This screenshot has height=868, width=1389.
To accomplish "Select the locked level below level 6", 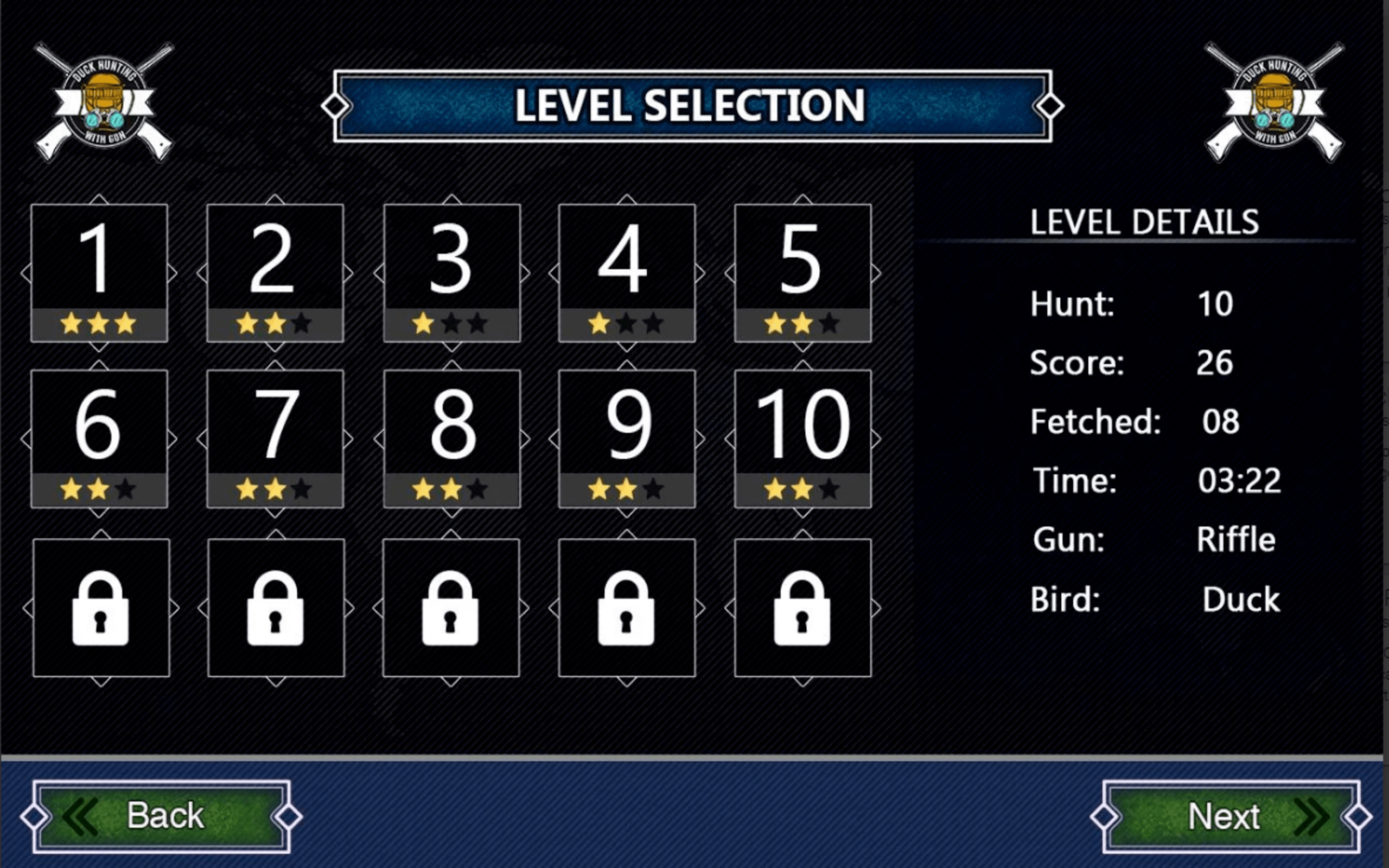I will pyautogui.click(x=102, y=609).
